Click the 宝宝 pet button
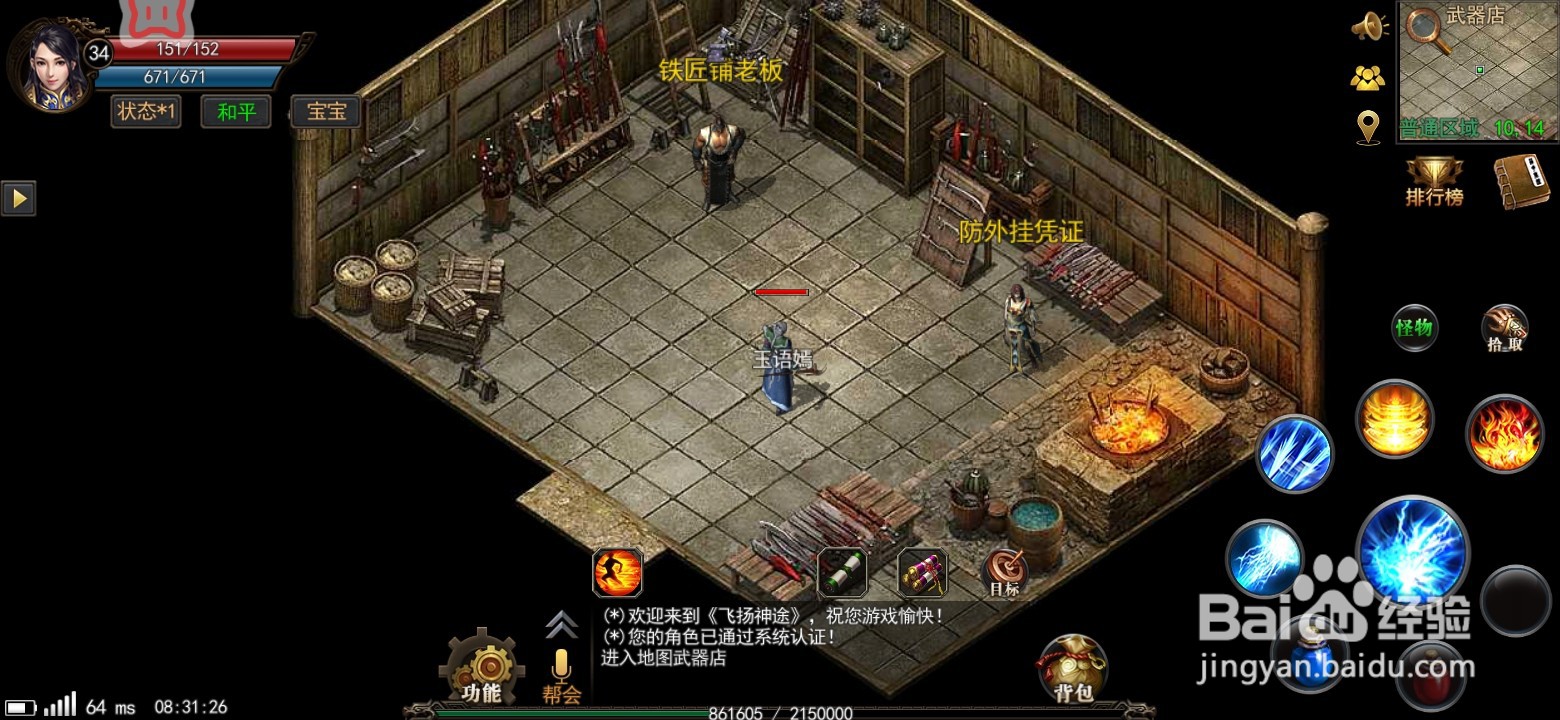The image size is (1560, 720). (x=325, y=112)
